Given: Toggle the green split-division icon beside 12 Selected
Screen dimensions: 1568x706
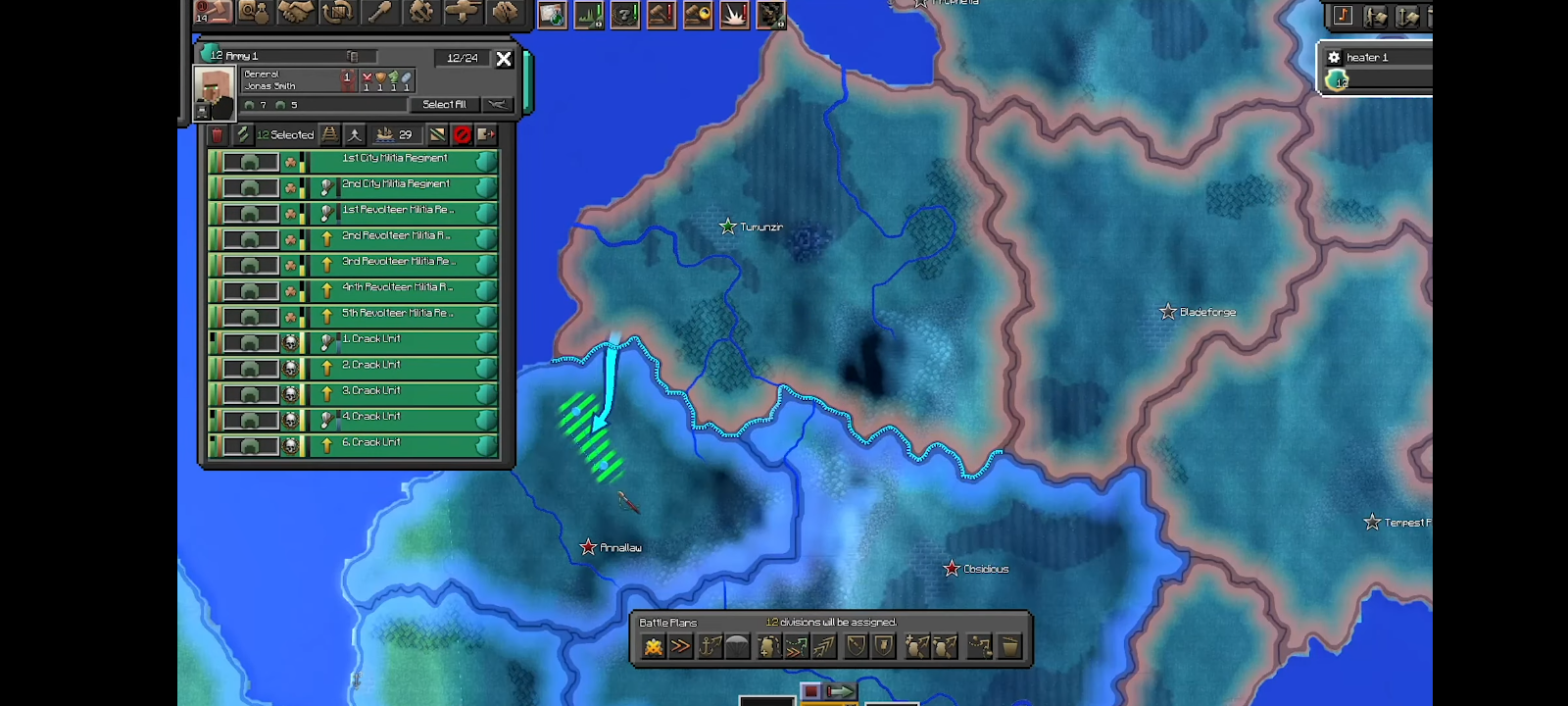Looking at the screenshot, I should pyautogui.click(x=243, y=134).
